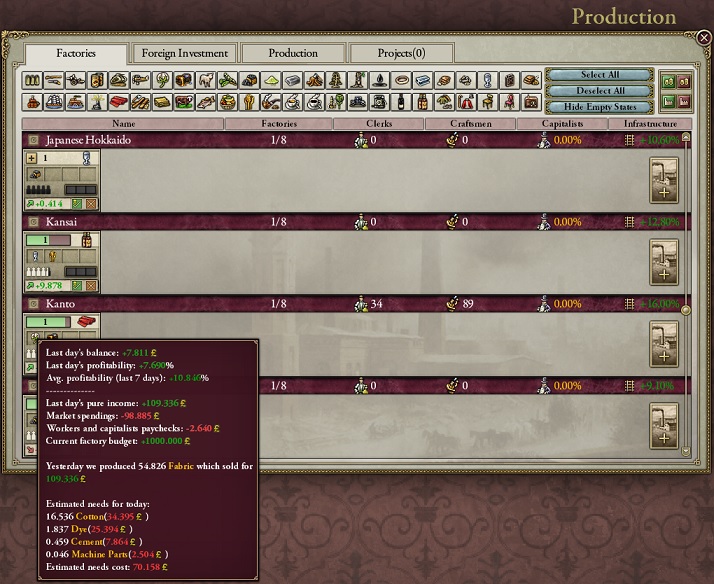Open the Production tab

[x=293, y=53]
